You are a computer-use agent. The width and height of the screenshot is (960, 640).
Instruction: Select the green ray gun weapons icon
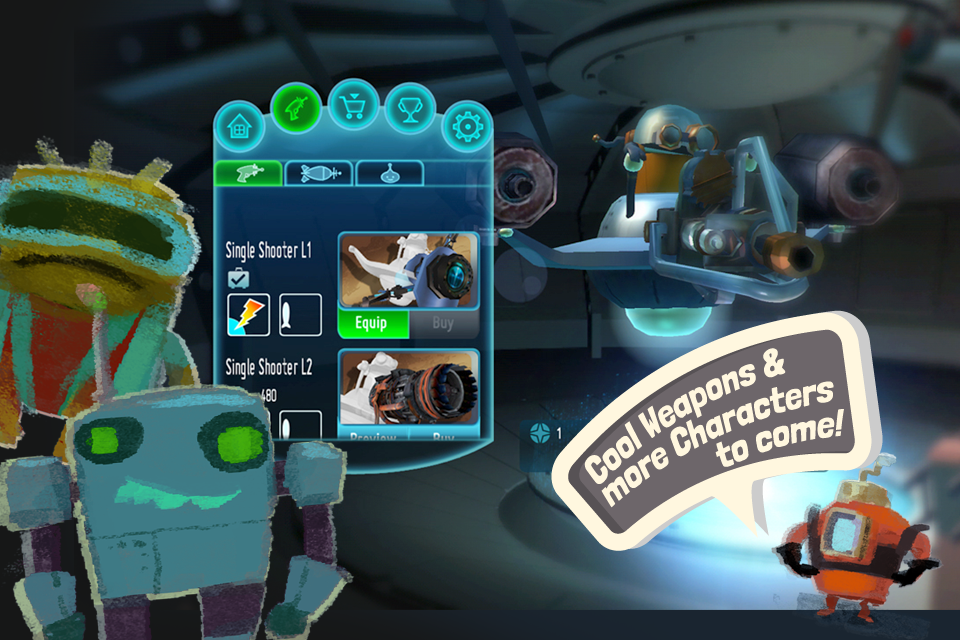pos(298,104)
